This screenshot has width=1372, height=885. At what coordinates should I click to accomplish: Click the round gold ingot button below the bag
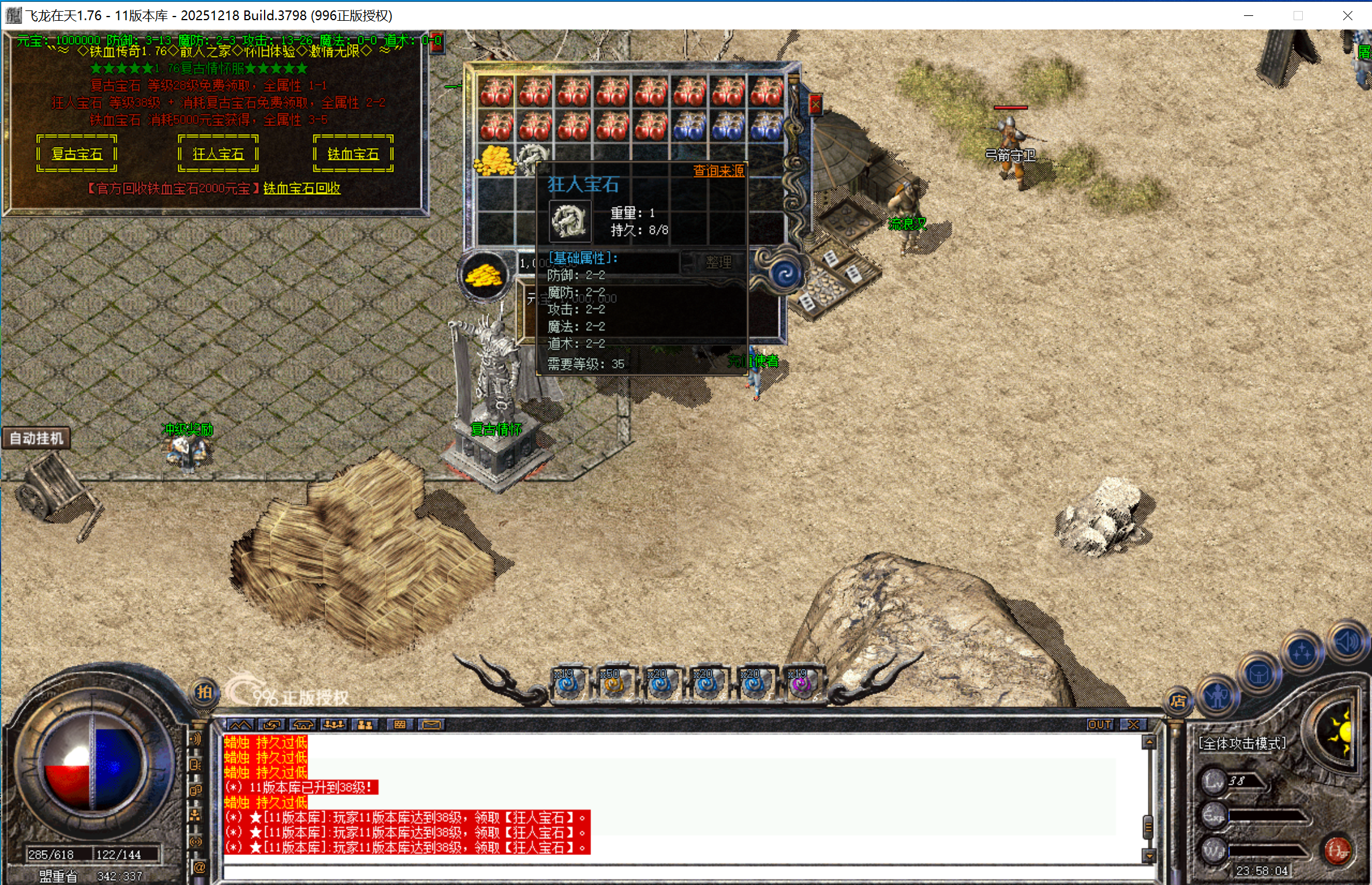(484, 276)
